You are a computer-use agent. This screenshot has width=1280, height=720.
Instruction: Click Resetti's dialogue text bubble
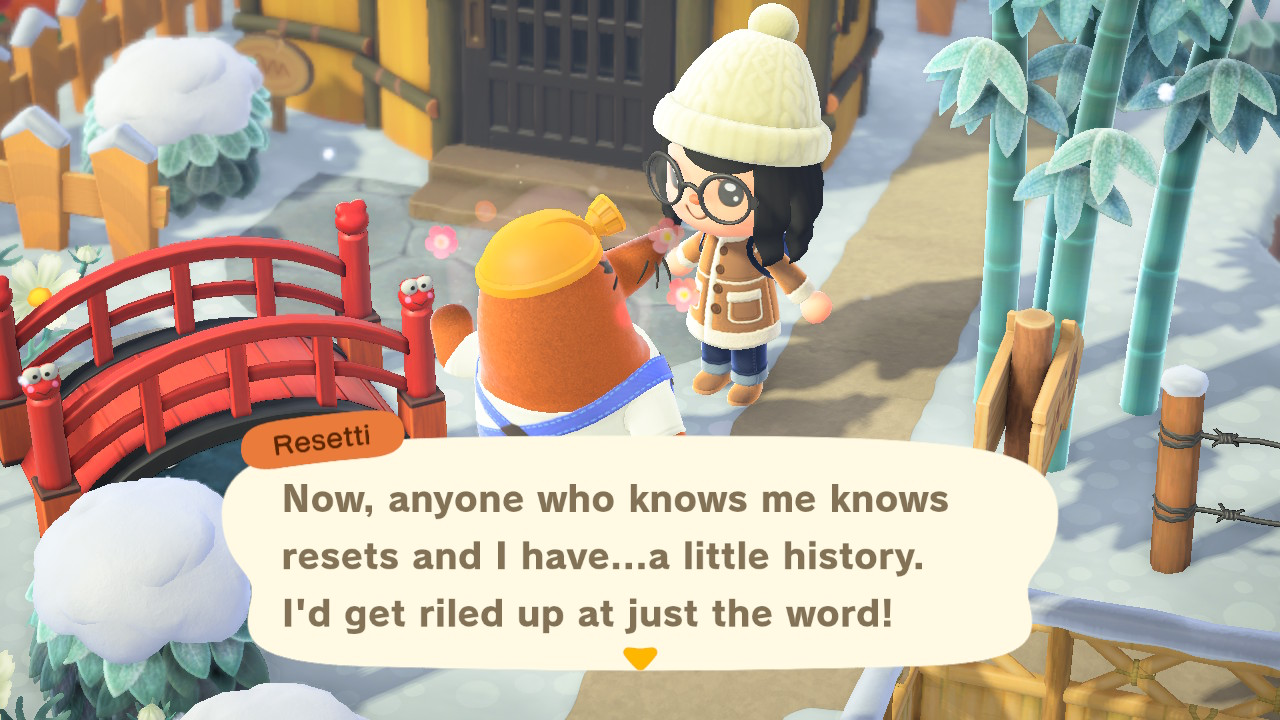(638, 556)
